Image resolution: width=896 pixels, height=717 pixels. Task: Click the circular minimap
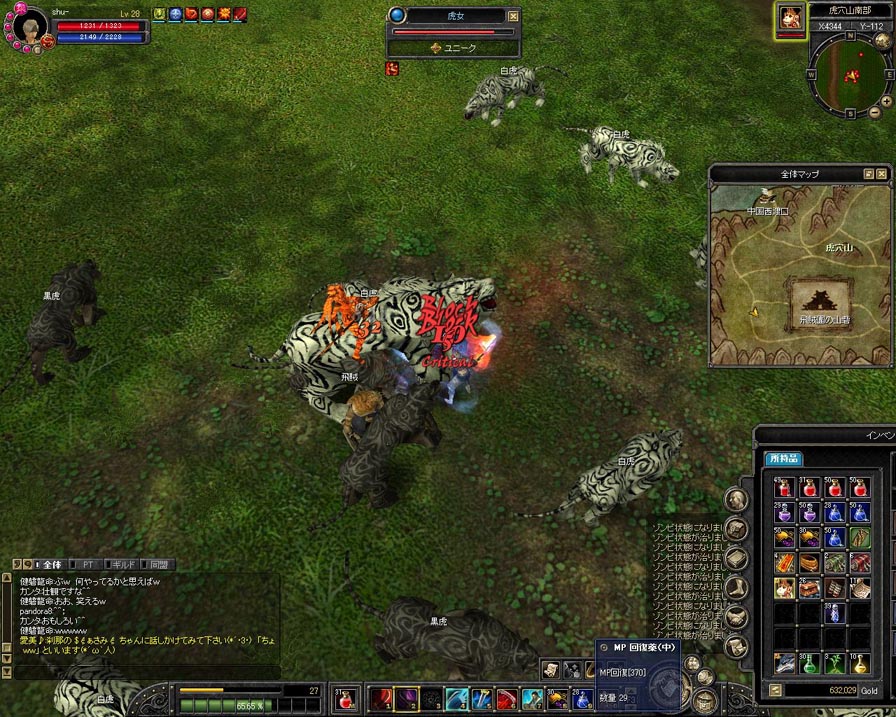point(849,74)
